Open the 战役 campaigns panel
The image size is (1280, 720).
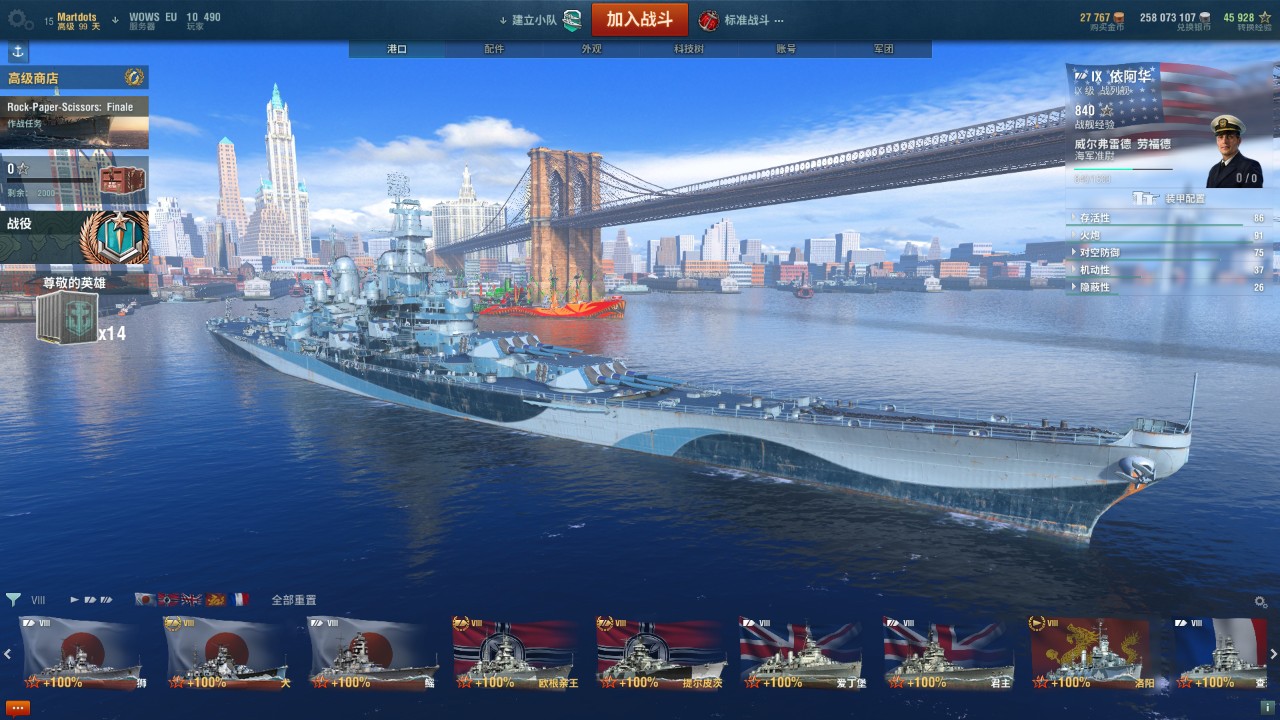(x=74, y=236)
